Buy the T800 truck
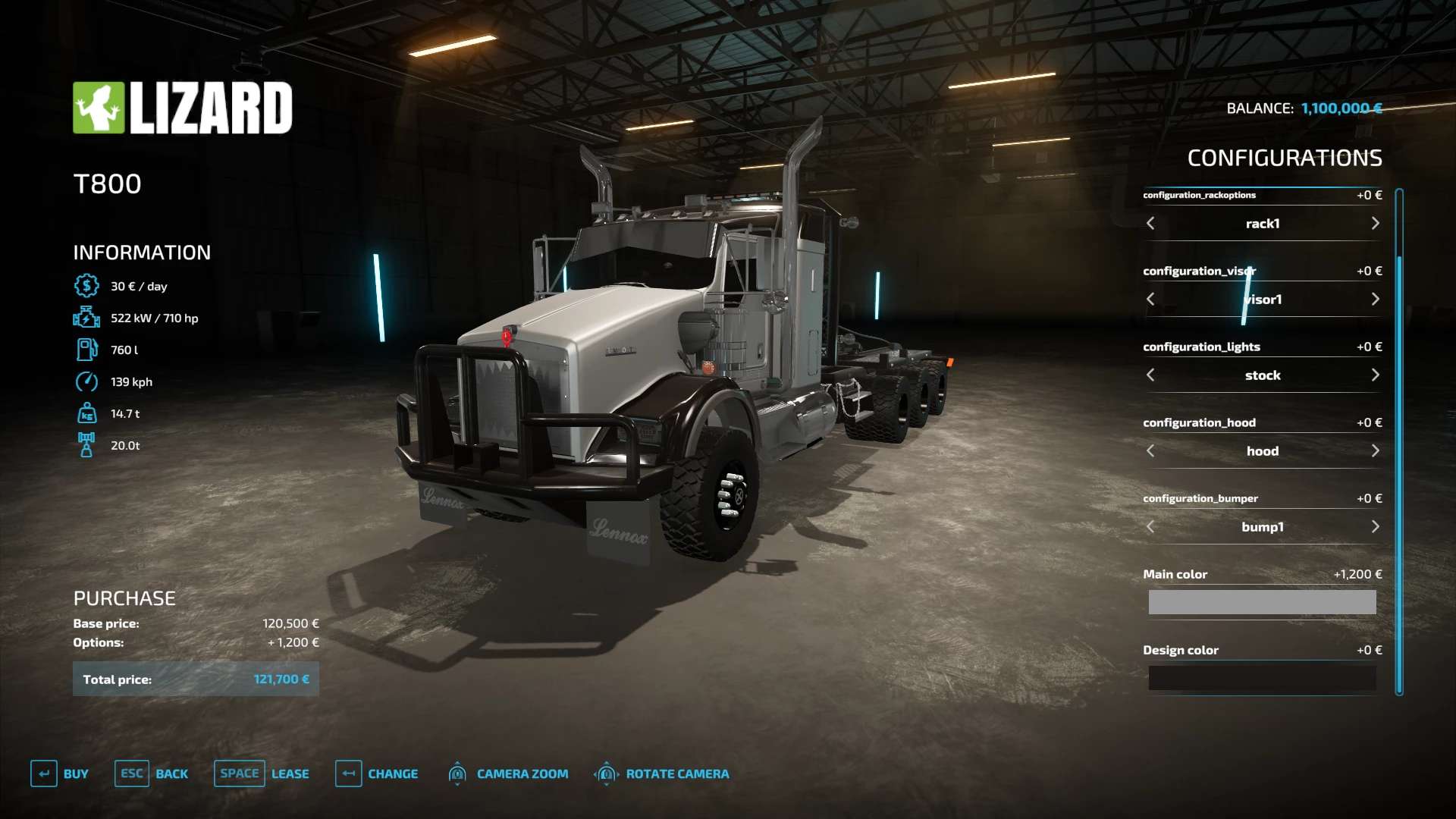This screenshot has height=819, width=1456. (60, 773)
